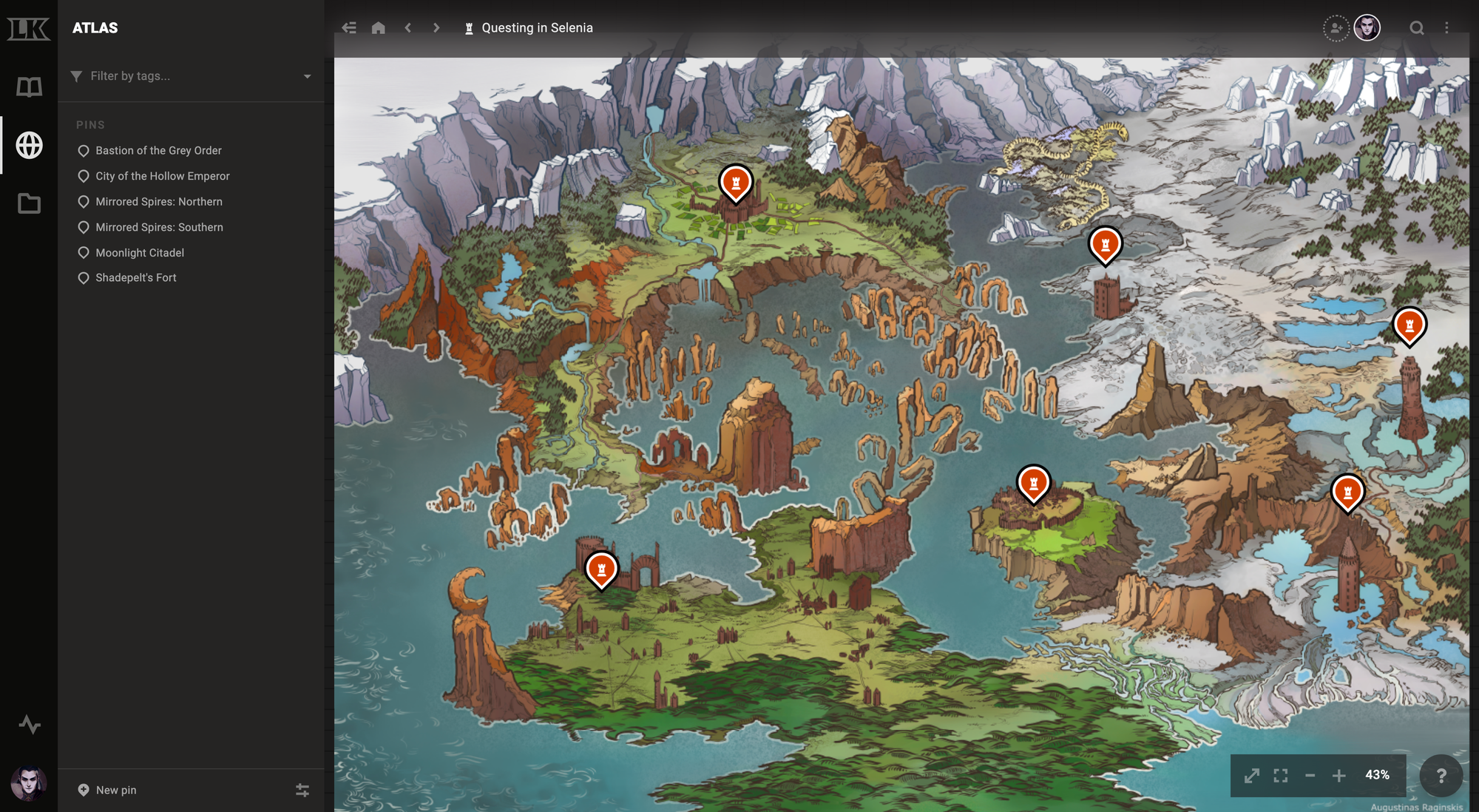The height and width of the screenshot is (812, 1479).
Task: Open the Filter by tags dropdown
Action: (x=191, y=76)
